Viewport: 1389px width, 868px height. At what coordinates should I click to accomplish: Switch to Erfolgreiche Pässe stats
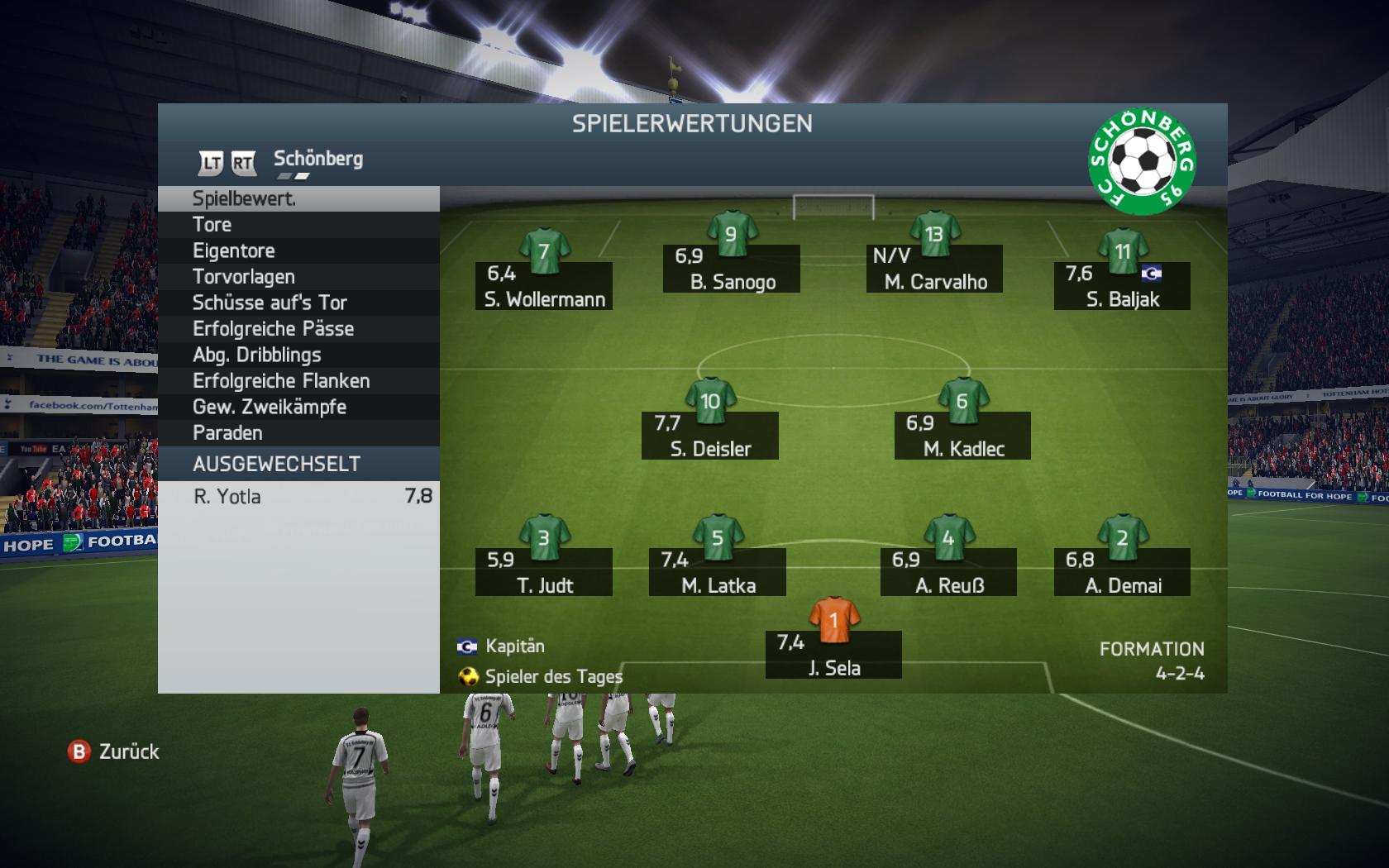coord(298,329)
